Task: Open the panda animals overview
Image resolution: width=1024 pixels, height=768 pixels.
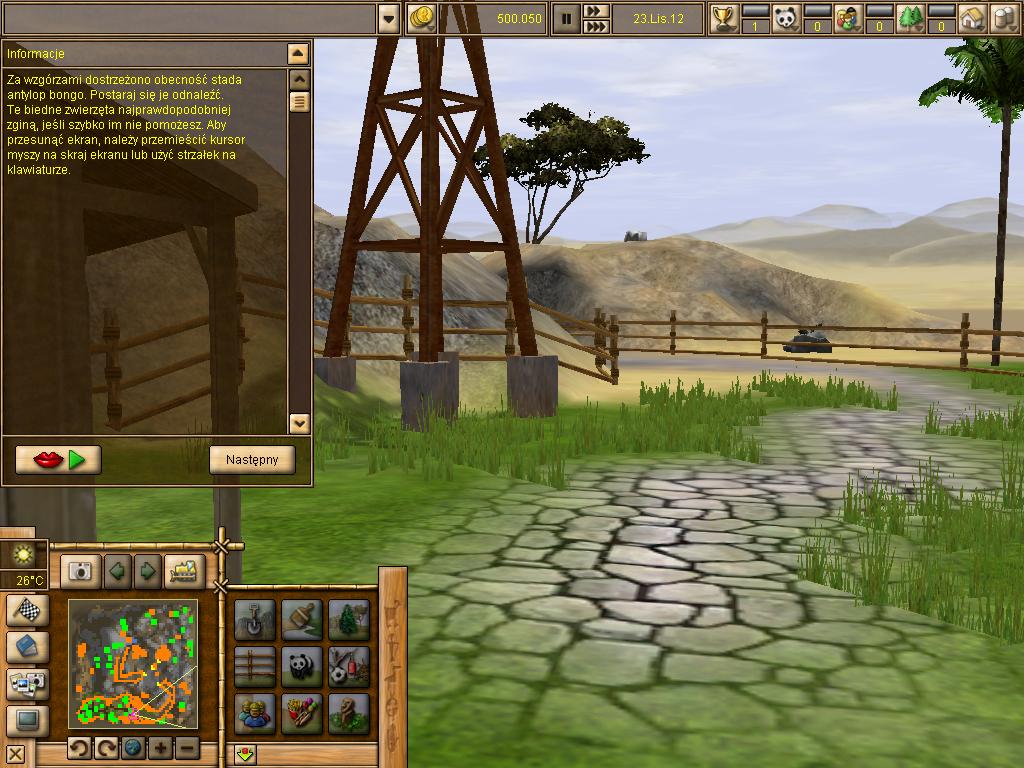Action: click(x=786, y=18)
